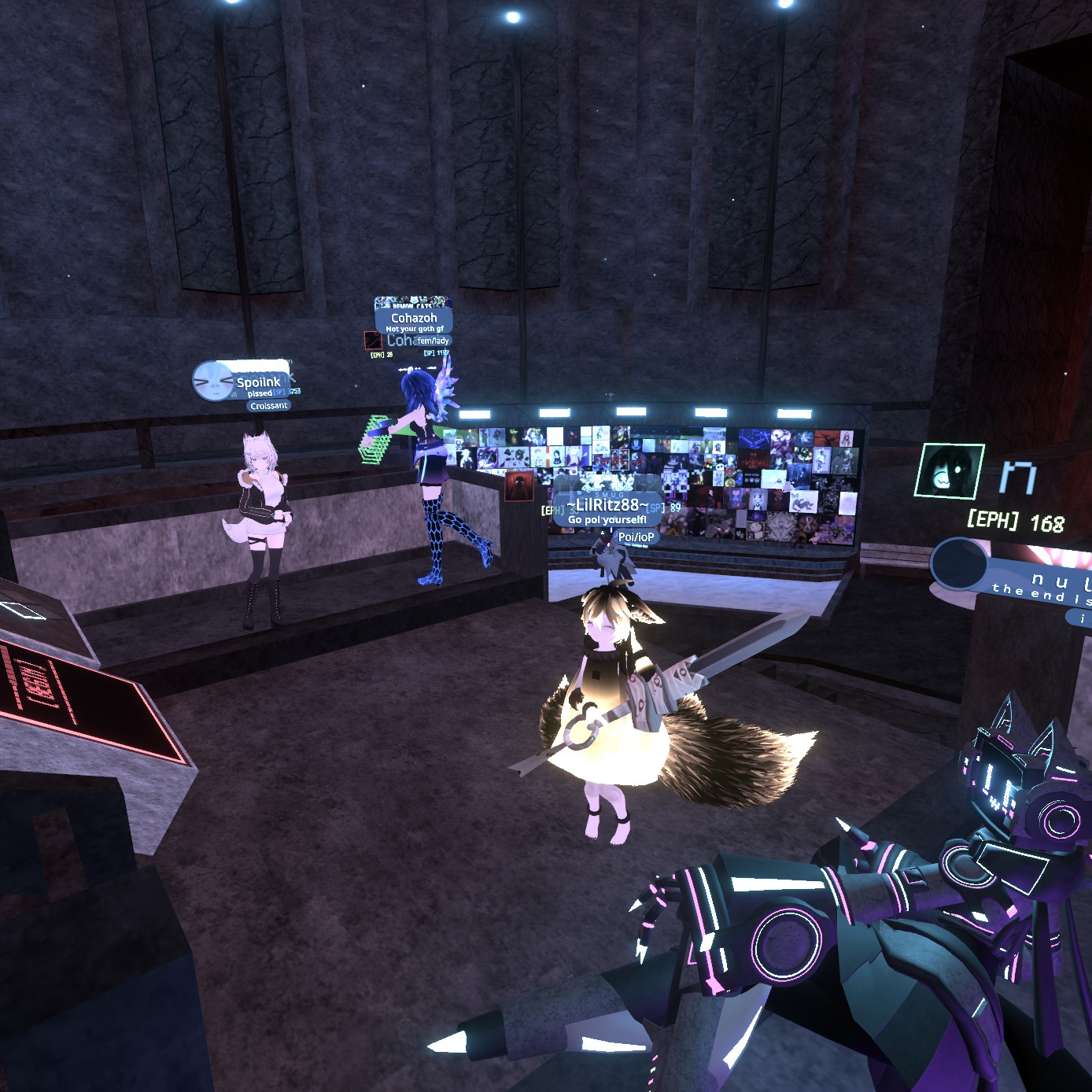Image resolution: width=1092 pixels, height=1092 pixels.
Task: Select the Spoilnk player nameplate
Action: point(258,382)
